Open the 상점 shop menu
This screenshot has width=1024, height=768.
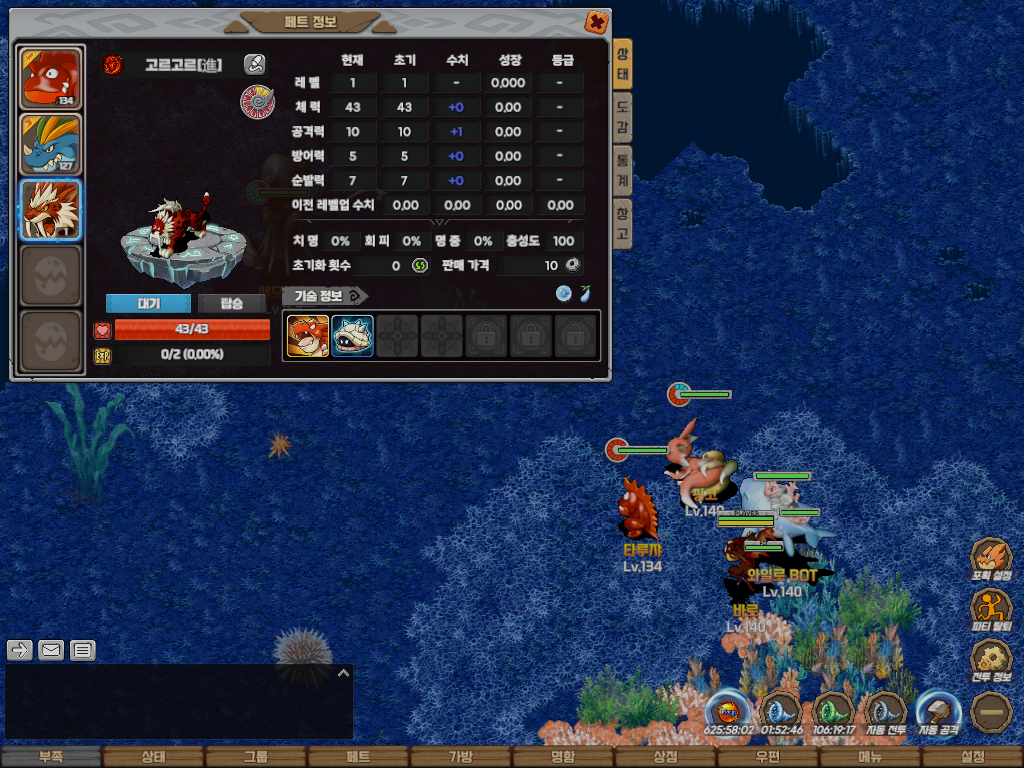(665, 757)
